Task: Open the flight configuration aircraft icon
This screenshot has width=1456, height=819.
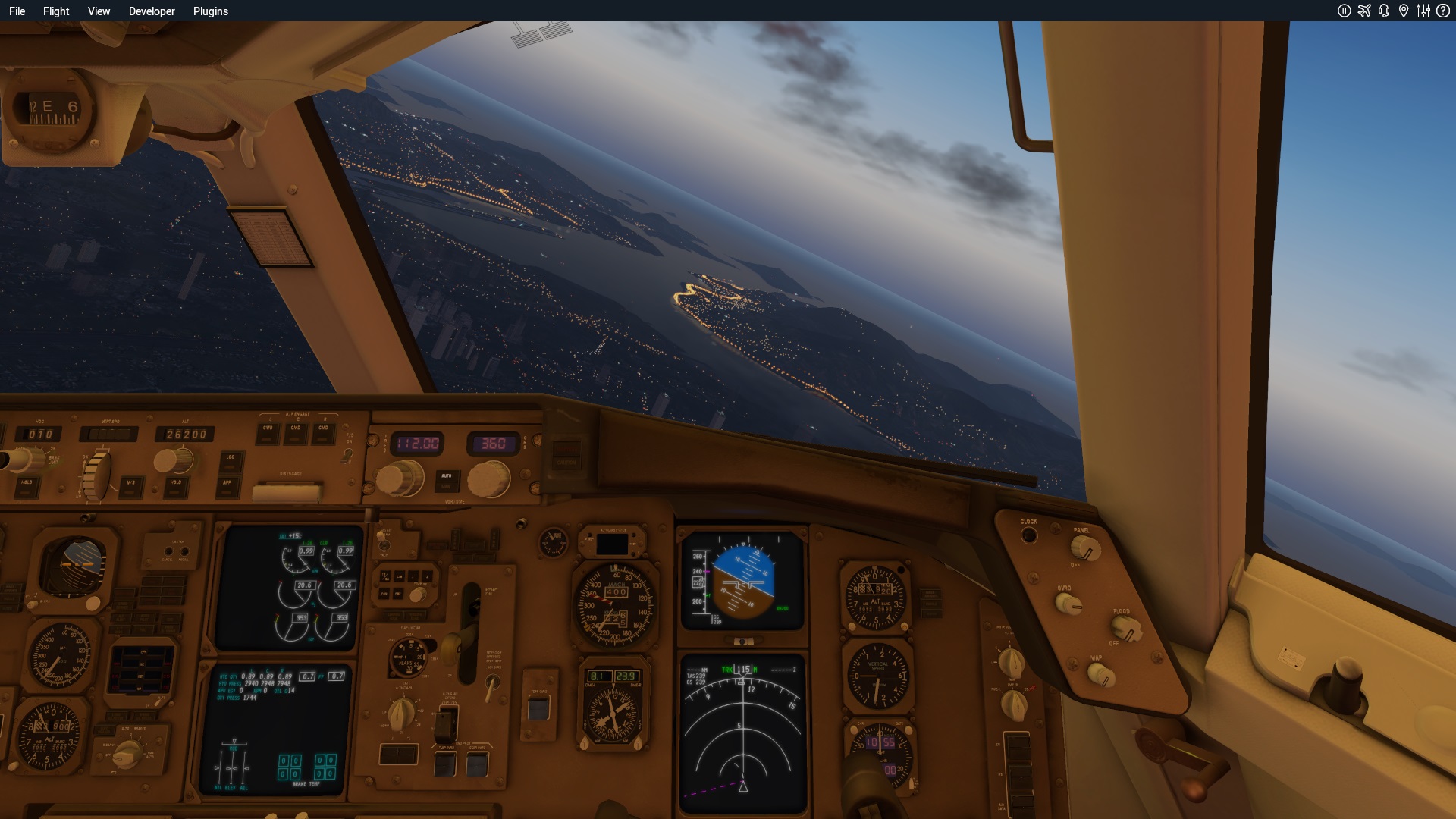Action: pyautogui.click(x=1364, y=11)
